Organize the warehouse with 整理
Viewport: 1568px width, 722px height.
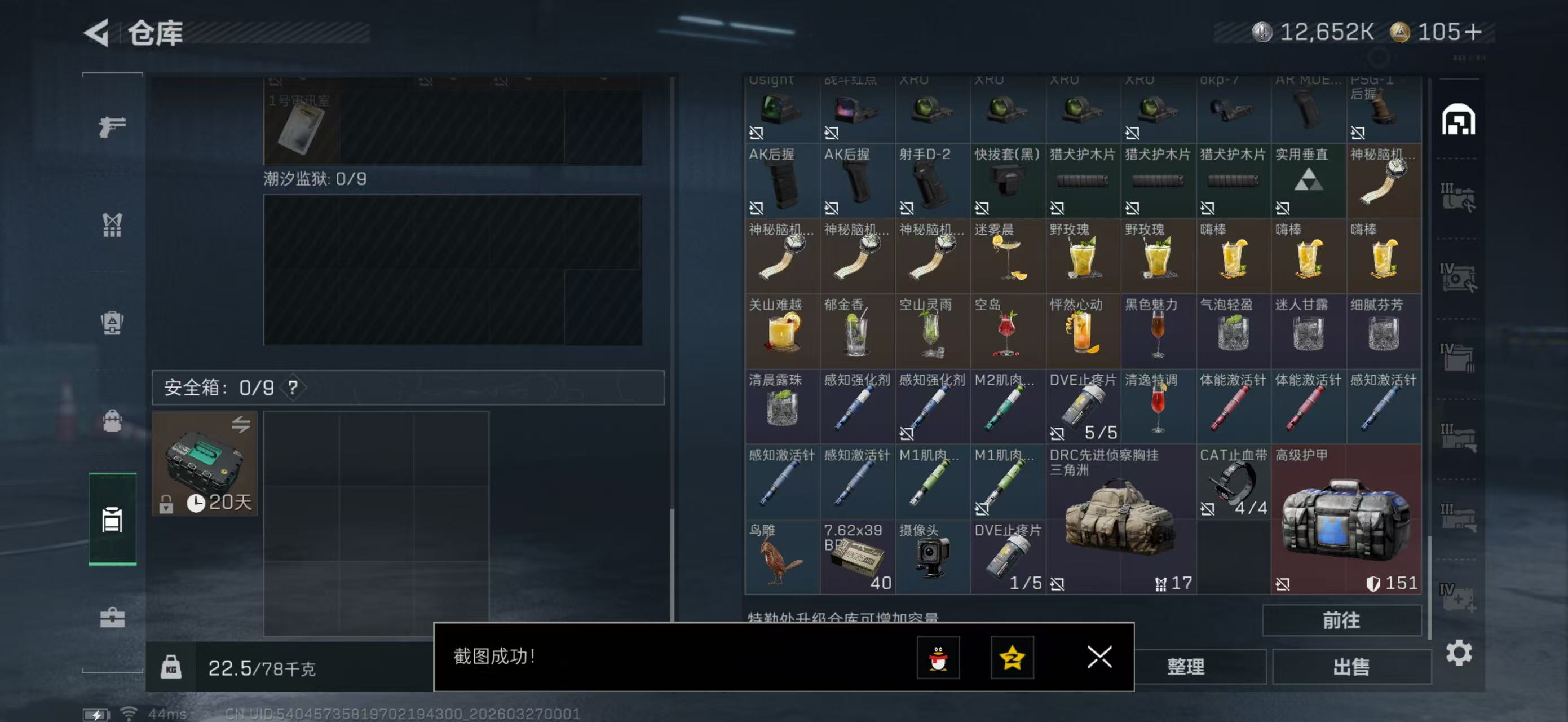coord(1185,667)
